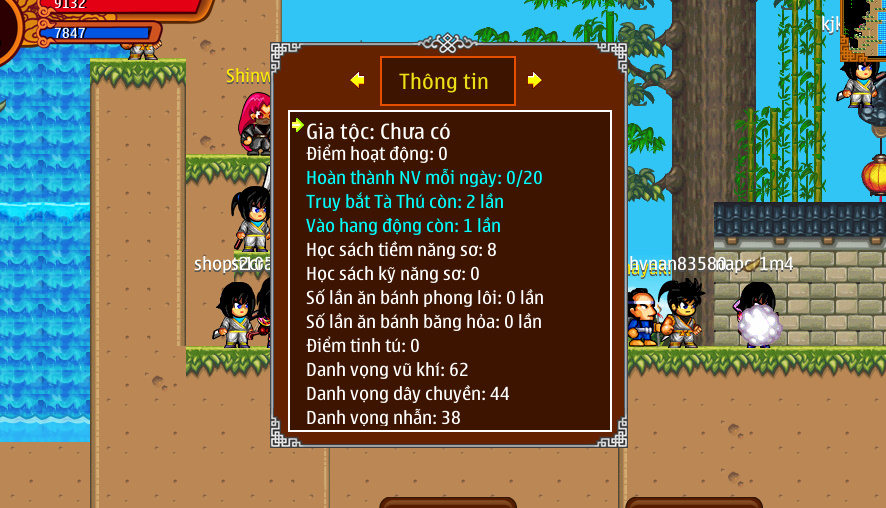The width and height of the screenshot is (886, 508).
Task: Highlight Học sách kỹ năng sơ row
Action: (392, 274)
